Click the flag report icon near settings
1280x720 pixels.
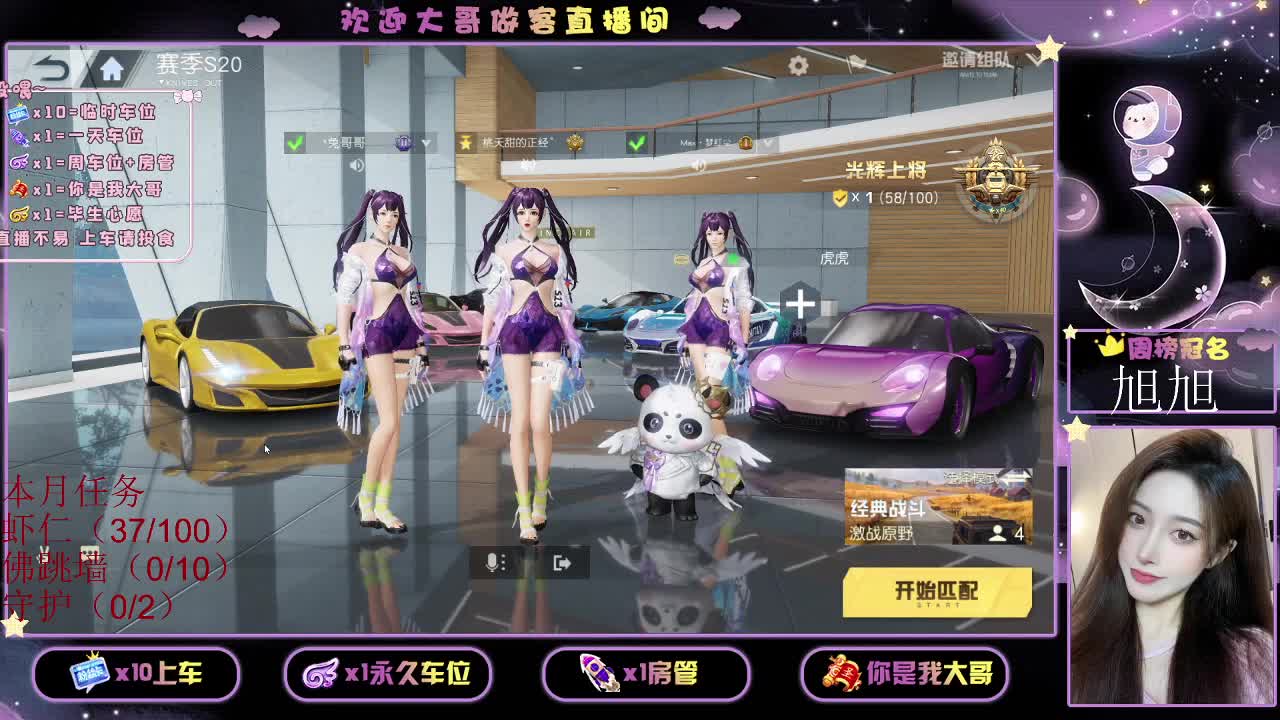click(x=858, y=61)
